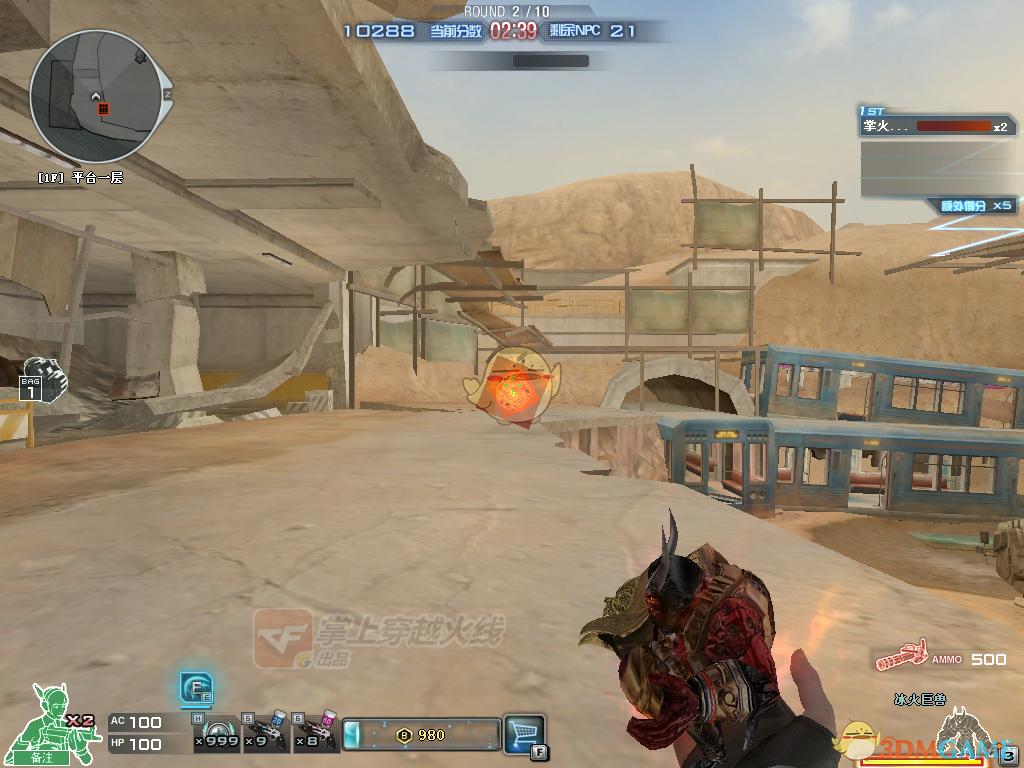Choose the pink syringe gun with x8
The image size is (1024, 768).
(316, 733)
